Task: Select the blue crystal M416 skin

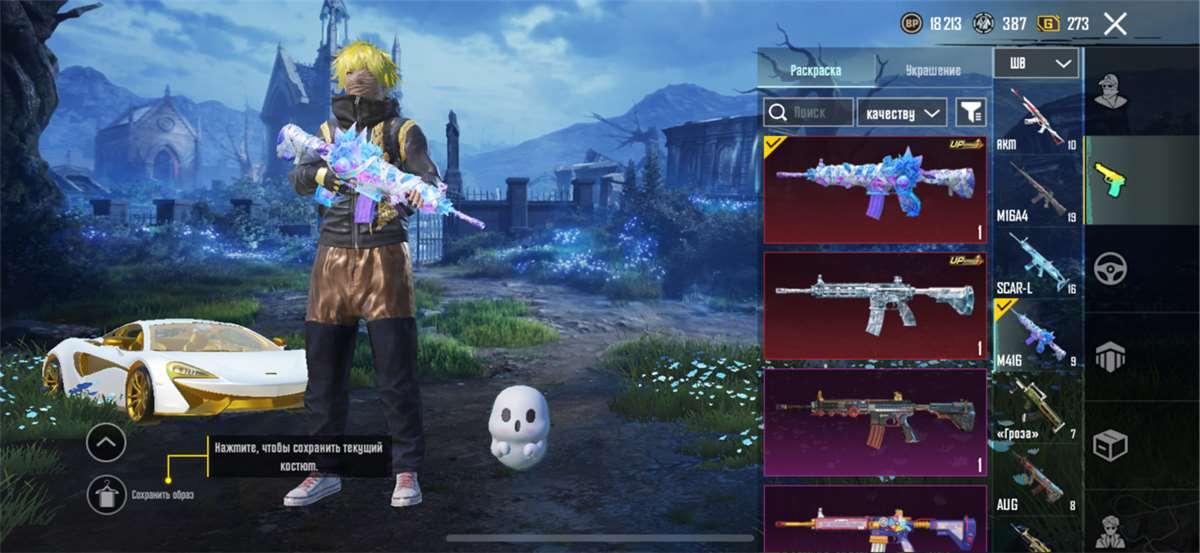Action: point(874,190)
